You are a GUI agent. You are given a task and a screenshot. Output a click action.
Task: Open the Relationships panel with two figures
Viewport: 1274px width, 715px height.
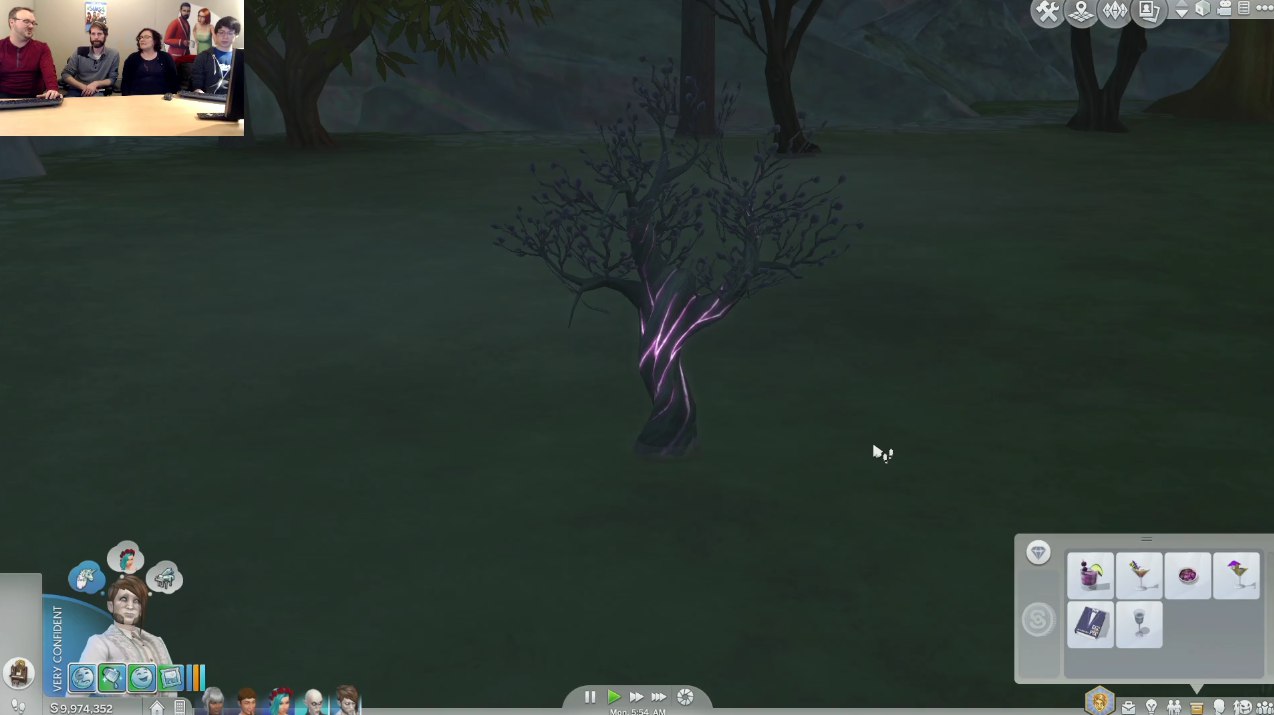click(1174, 707)
